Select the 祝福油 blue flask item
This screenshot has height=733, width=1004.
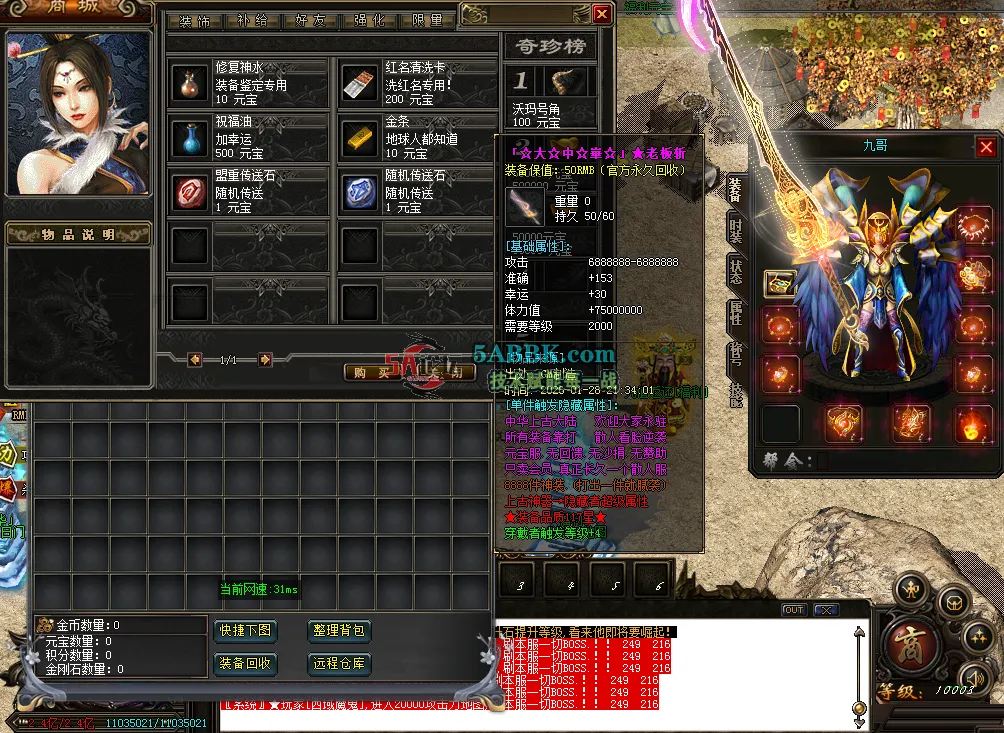pyautogui.click(x=188, y=138)
